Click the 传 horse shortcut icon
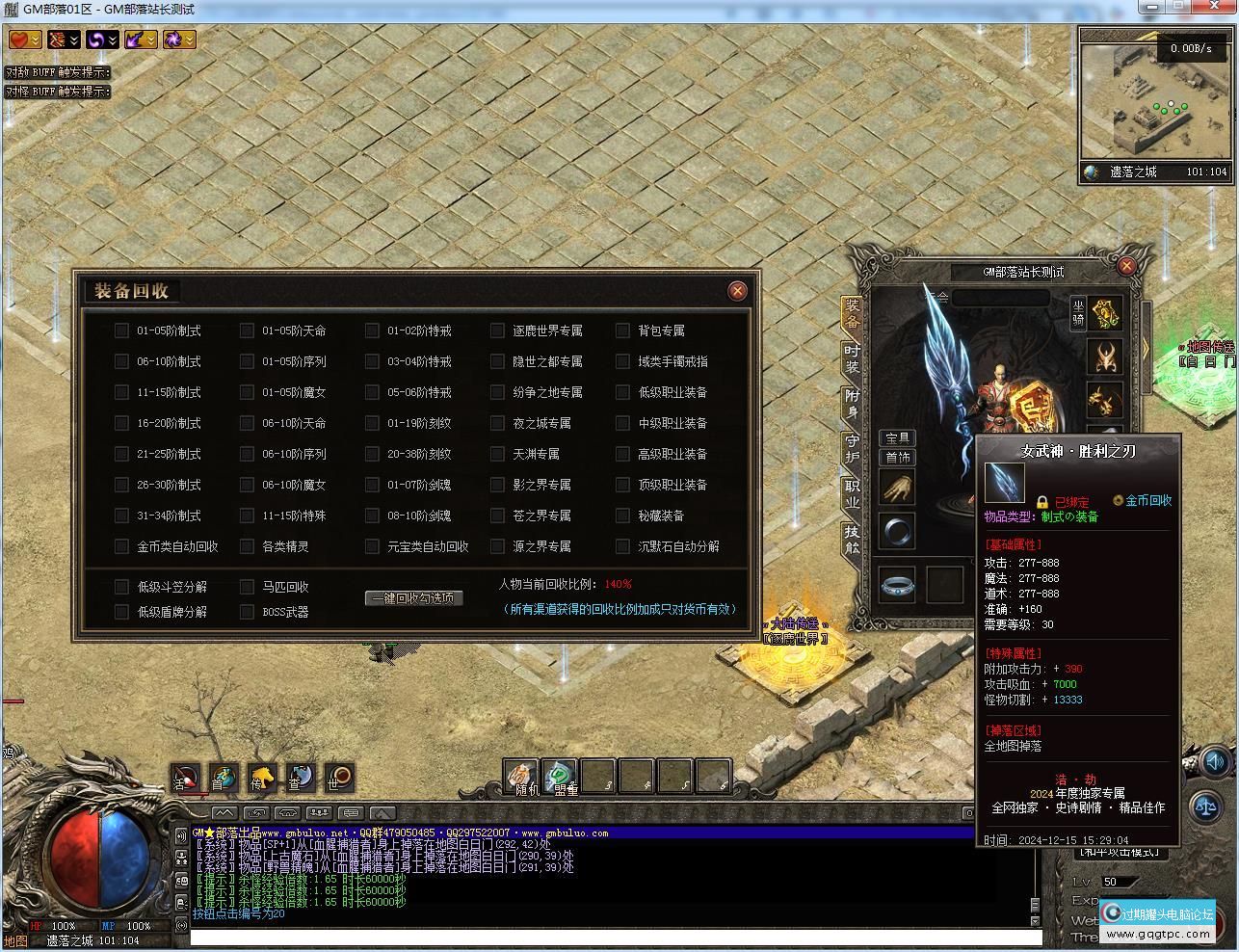1239x952 pixels. point(261,778)
